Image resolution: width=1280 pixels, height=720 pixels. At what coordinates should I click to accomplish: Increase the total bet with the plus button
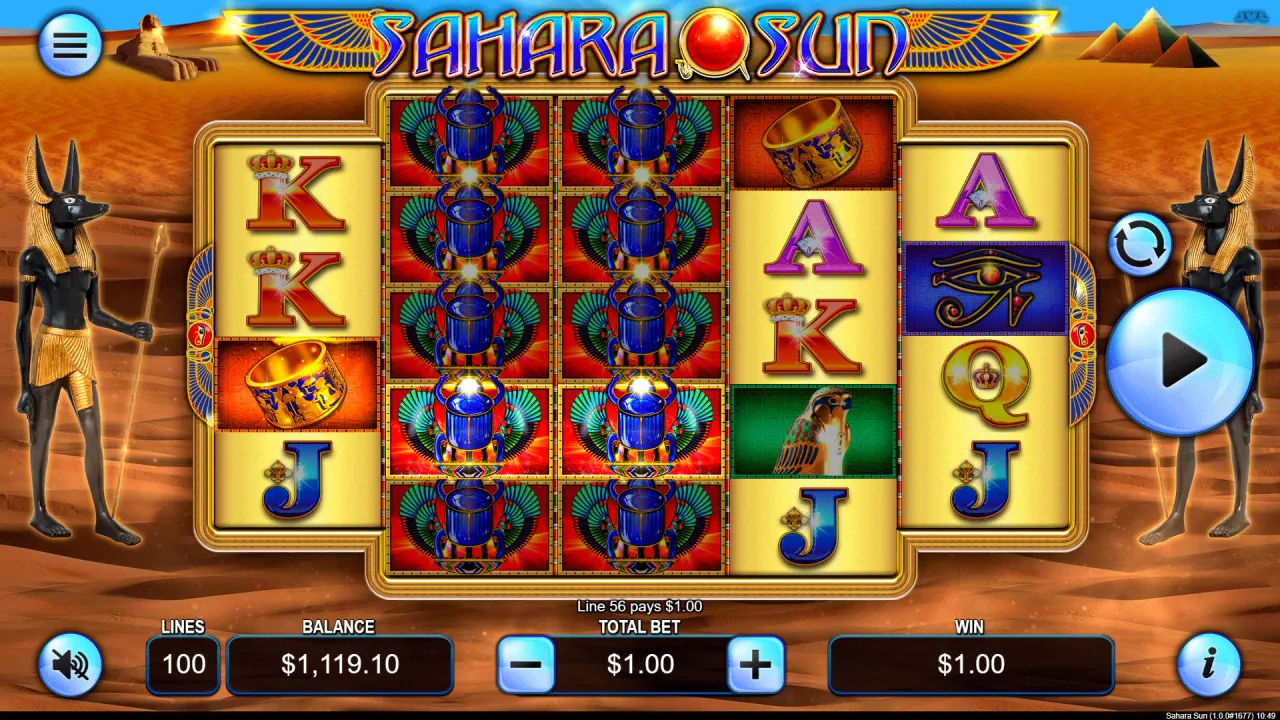pos(755,664)
